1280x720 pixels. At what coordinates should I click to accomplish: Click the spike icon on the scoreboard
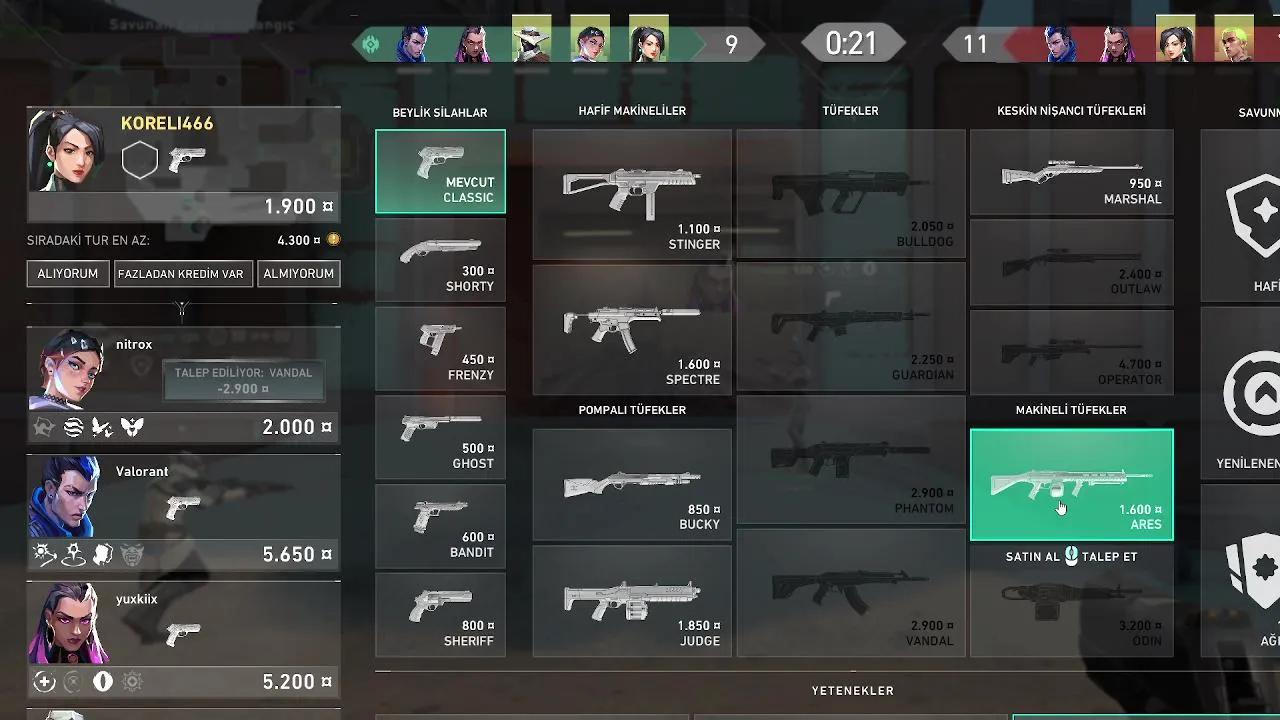[373, 44]
